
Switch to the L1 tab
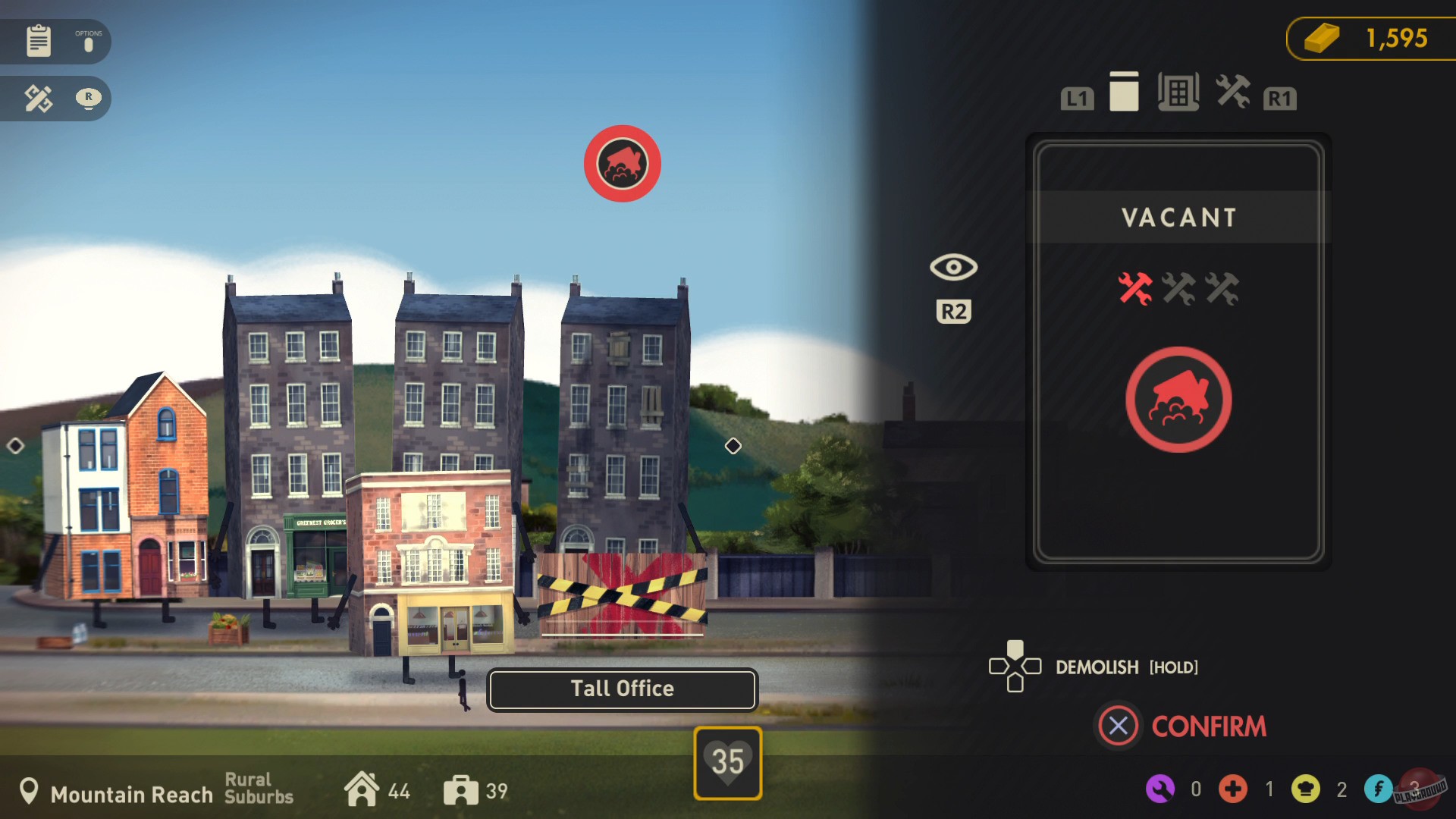(x=1076, y=97)
